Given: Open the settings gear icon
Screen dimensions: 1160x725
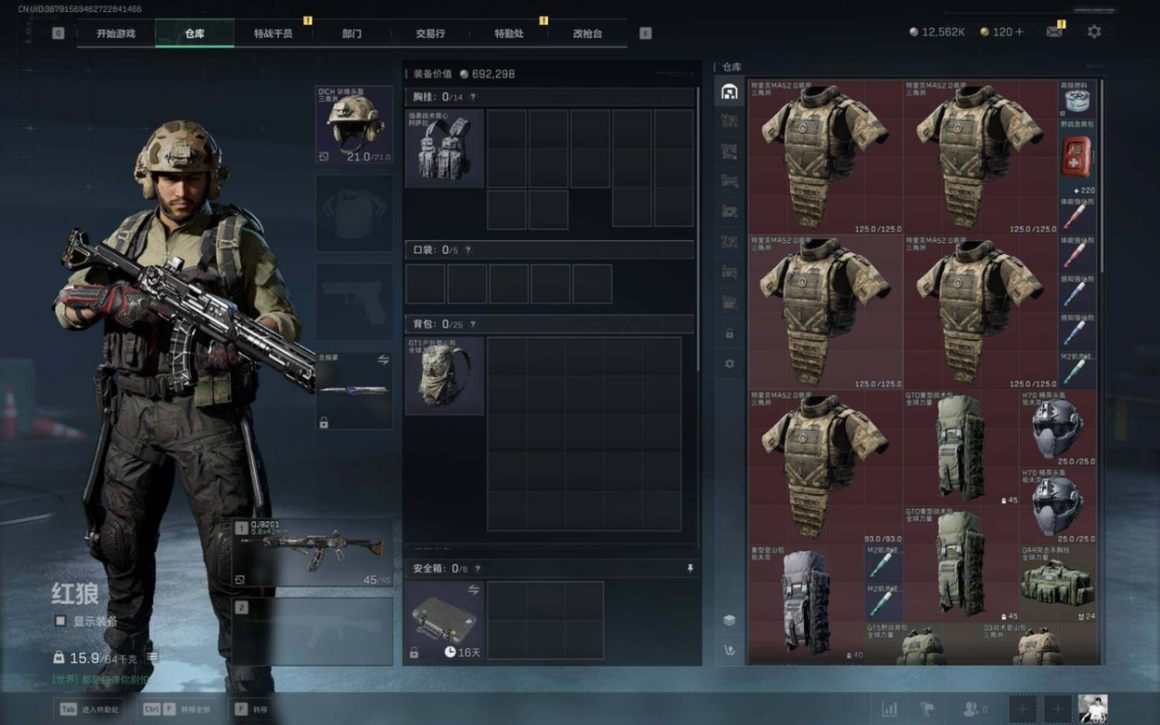Looking at the screenshot, I should 1094,32.
